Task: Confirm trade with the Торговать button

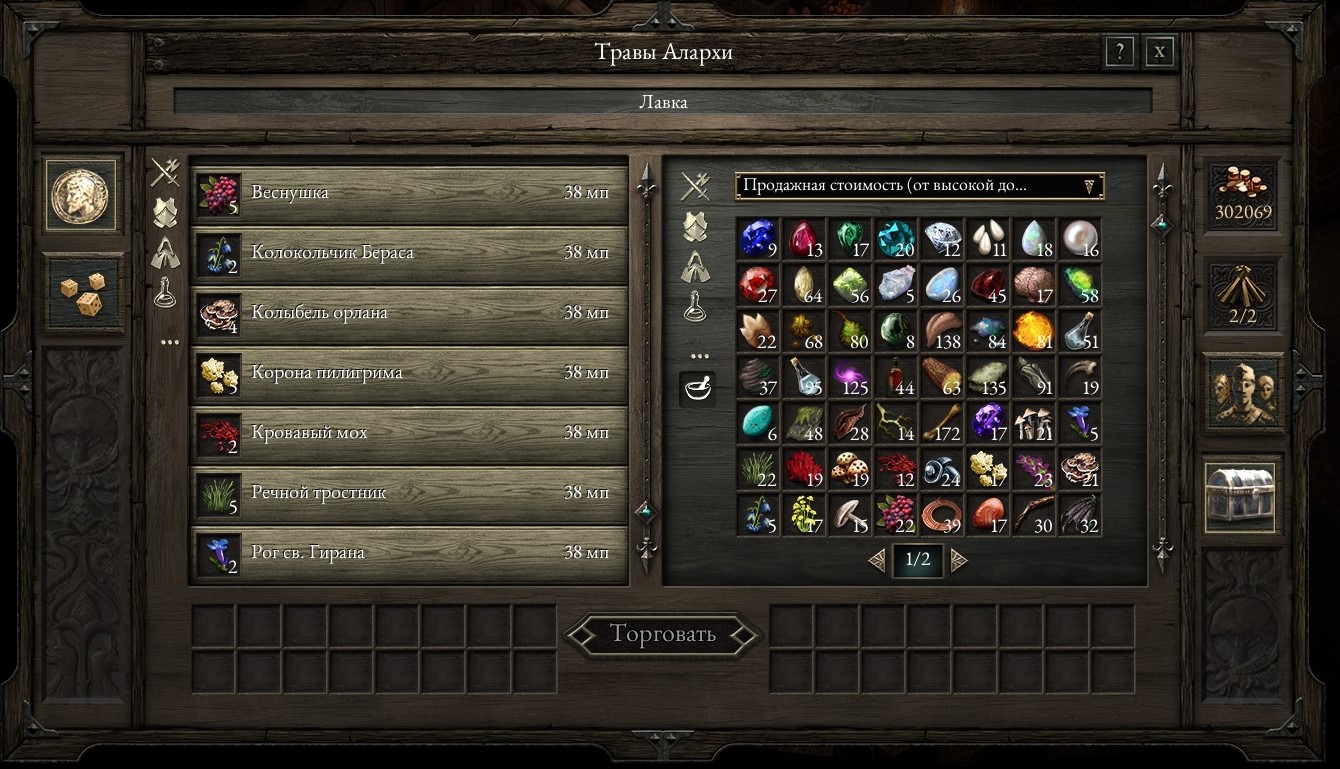Action: click(x=662, y=634)
